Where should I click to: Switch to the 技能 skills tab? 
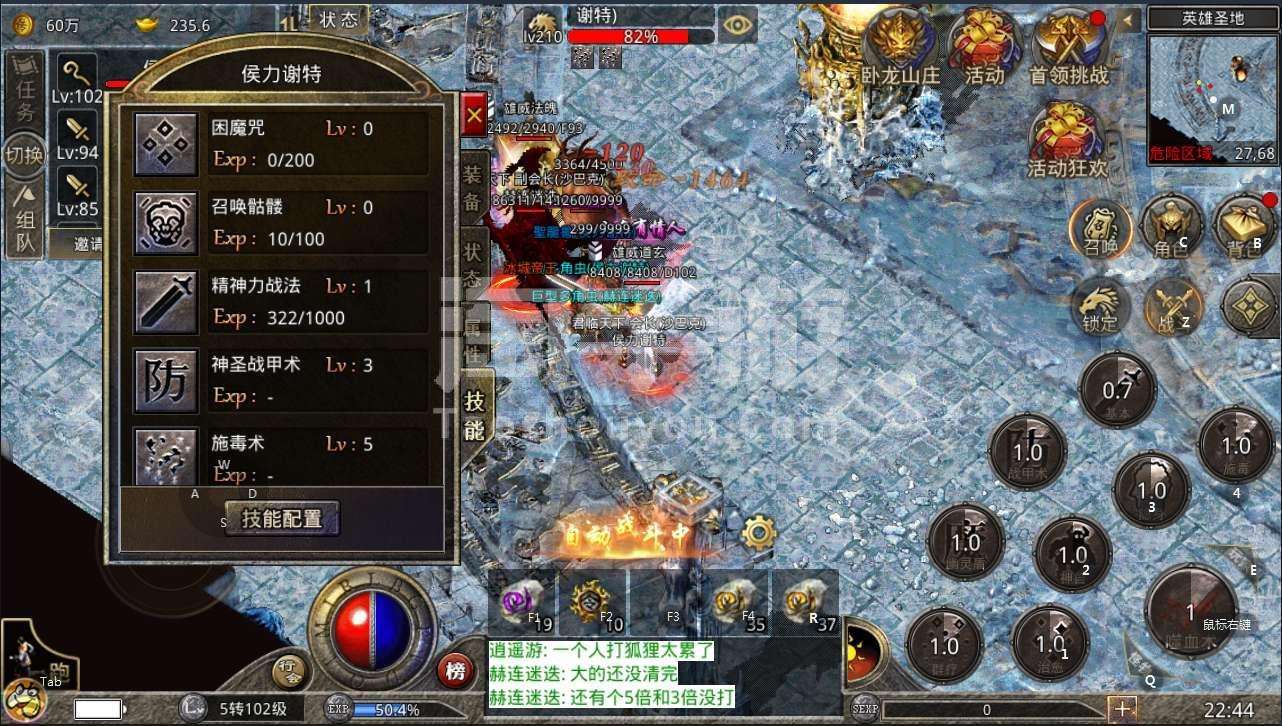click(x=474, y=416)
